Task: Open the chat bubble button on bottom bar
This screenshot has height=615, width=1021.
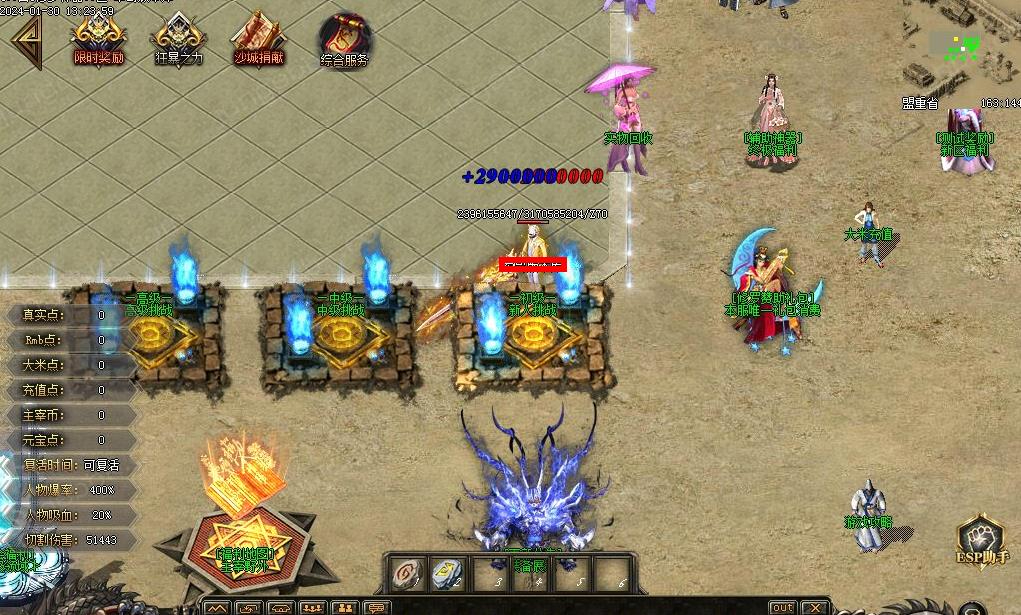Action: point(376,608)
